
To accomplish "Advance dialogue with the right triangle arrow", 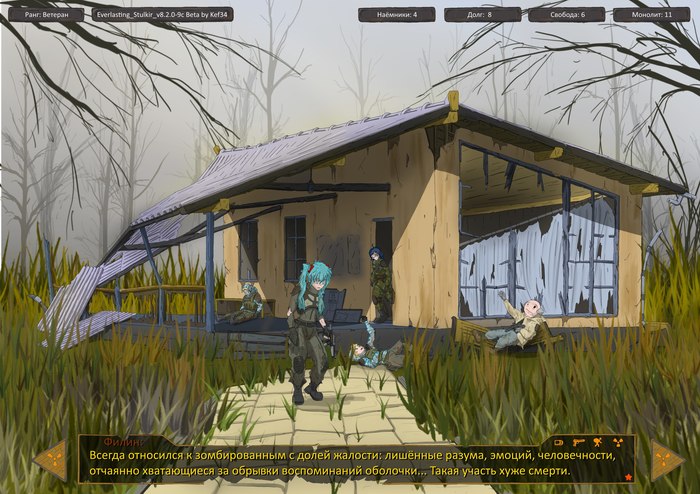I will pos(666,459).
